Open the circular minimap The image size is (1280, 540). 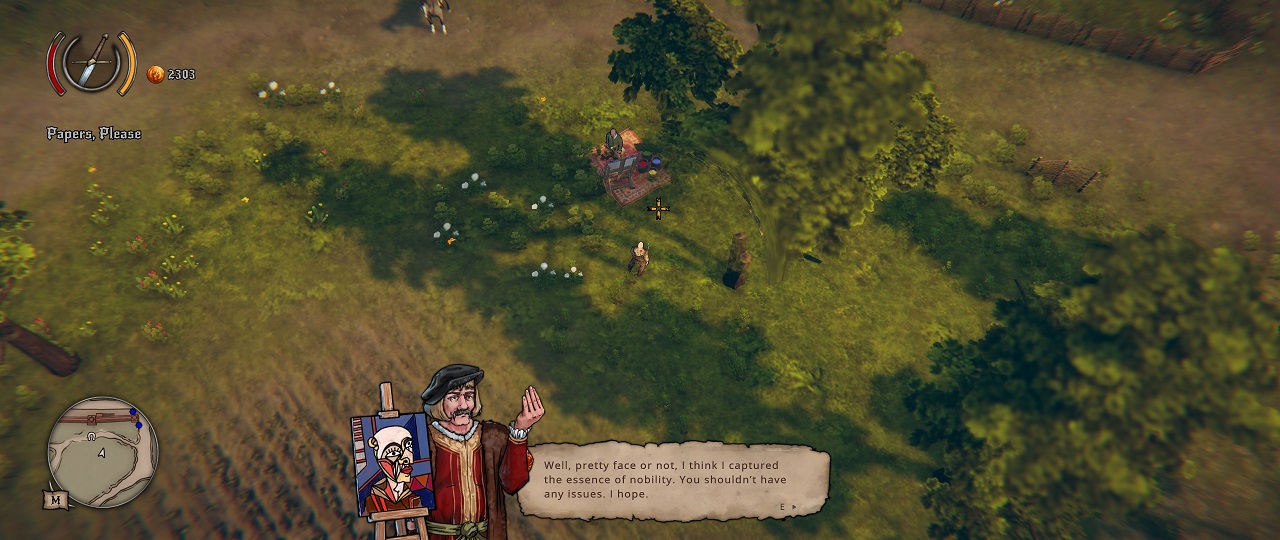tap(102, 452)
